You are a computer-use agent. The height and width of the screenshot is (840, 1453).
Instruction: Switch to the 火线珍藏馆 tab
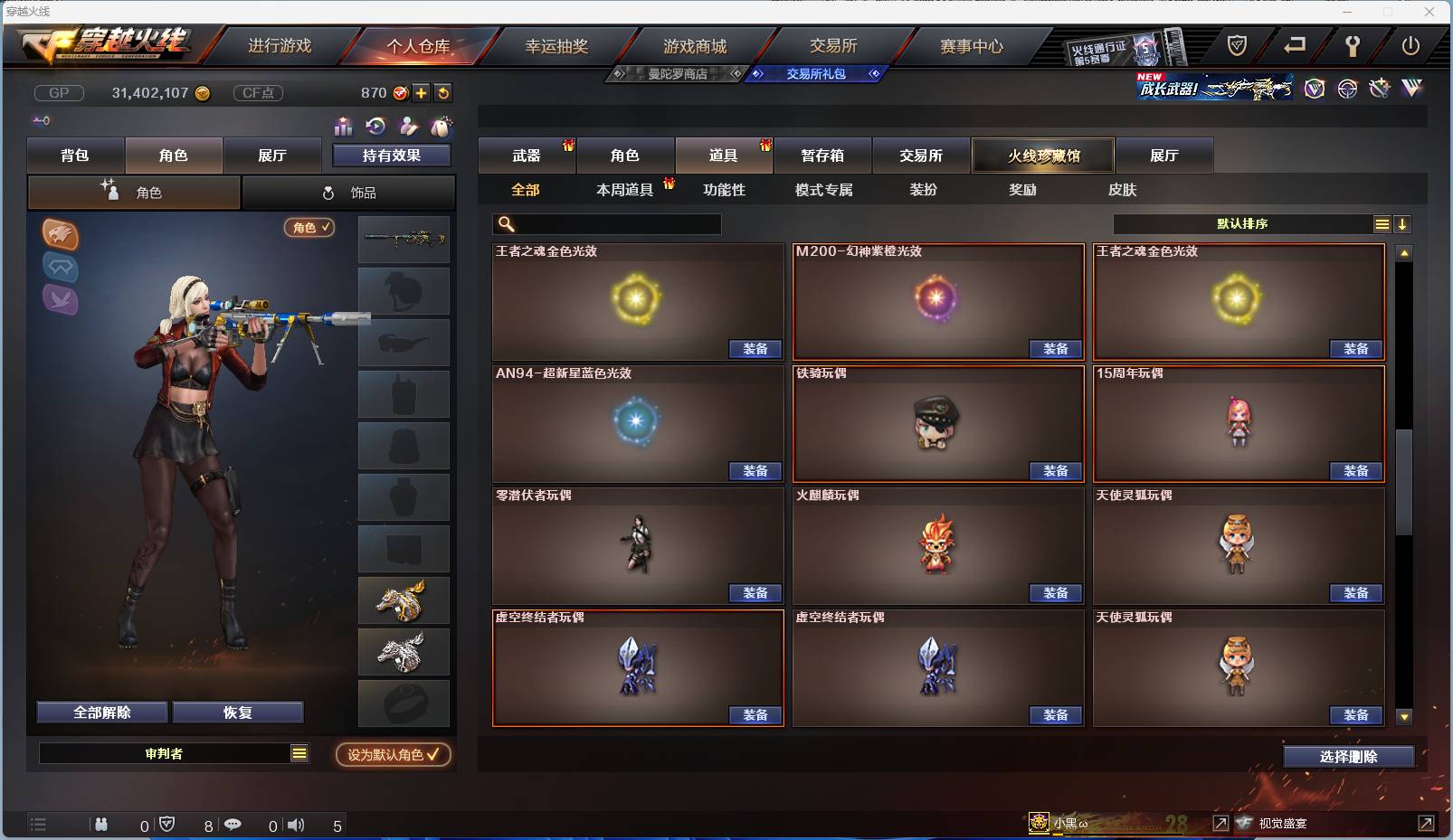coord(1042,156)
